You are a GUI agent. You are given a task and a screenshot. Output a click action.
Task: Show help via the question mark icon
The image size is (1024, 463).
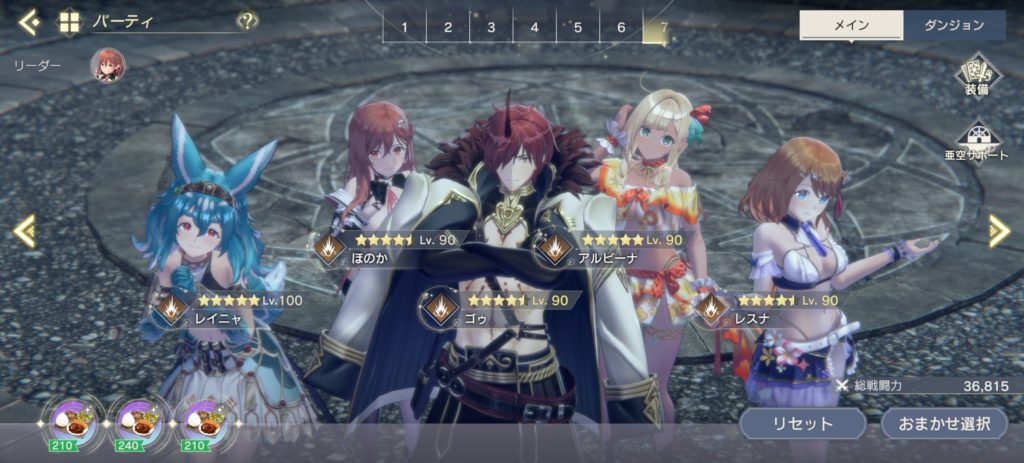coord(247,21)
